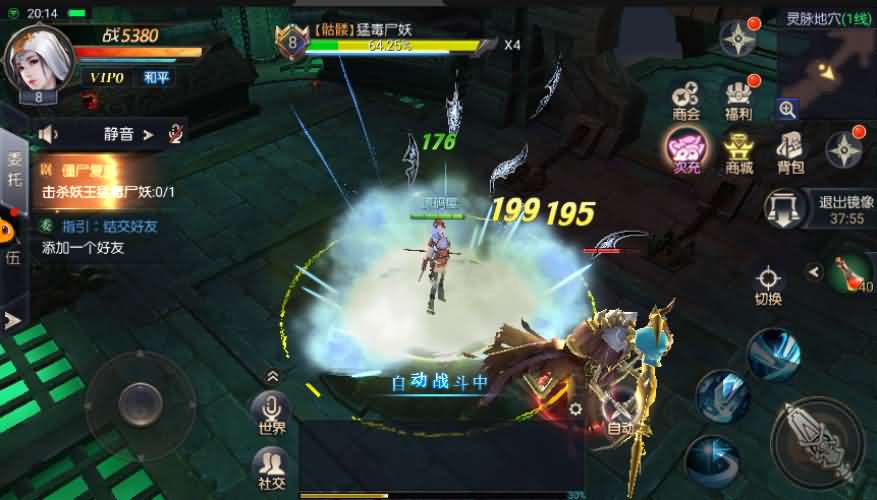Viewport: 877px width, 500px height.
Task: Tap the pink 首充 first-recharge icon
Action: click(686, 152)
